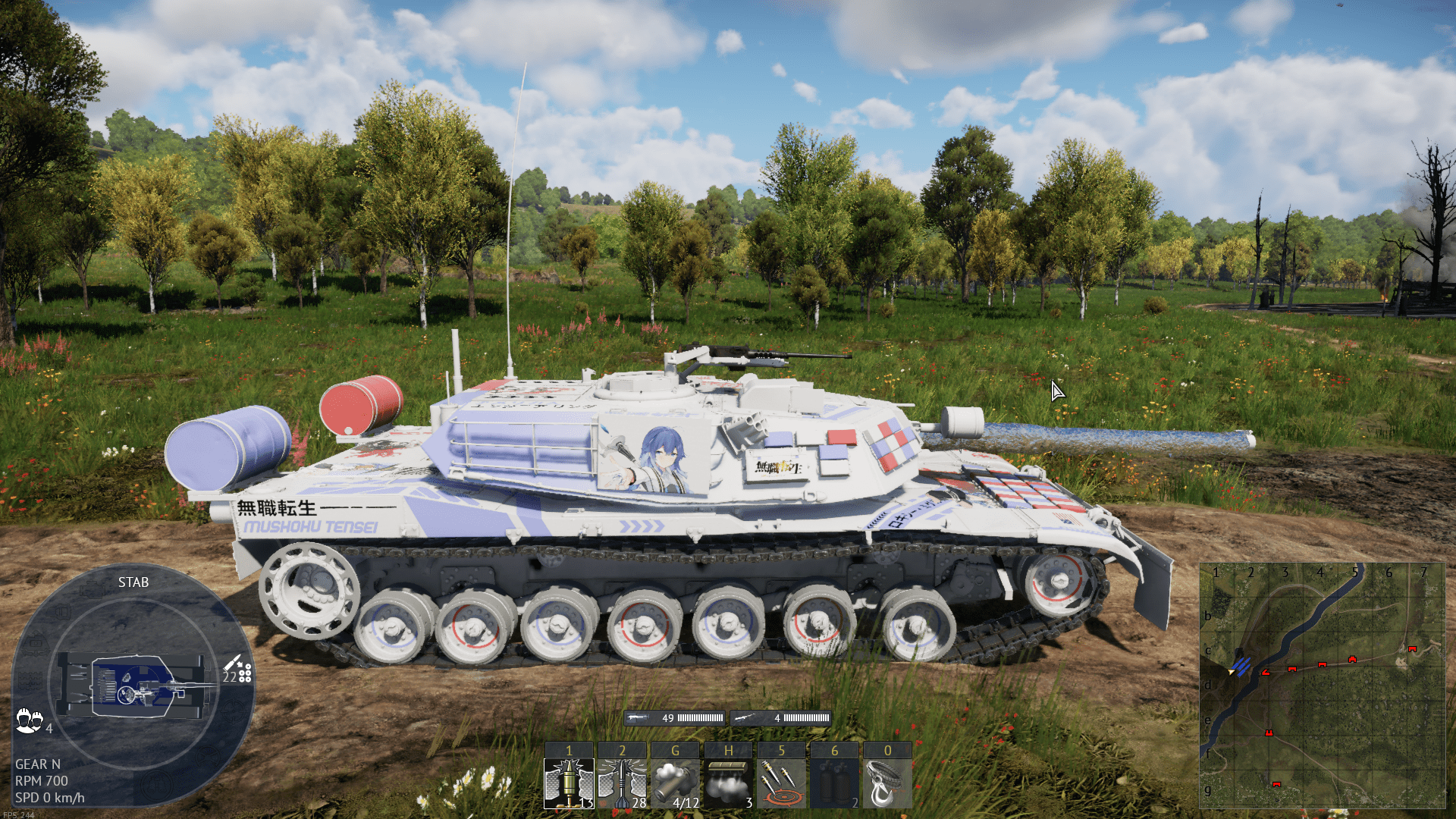Call the artillery strike
1456x819 pixels.
coord(781,783)
